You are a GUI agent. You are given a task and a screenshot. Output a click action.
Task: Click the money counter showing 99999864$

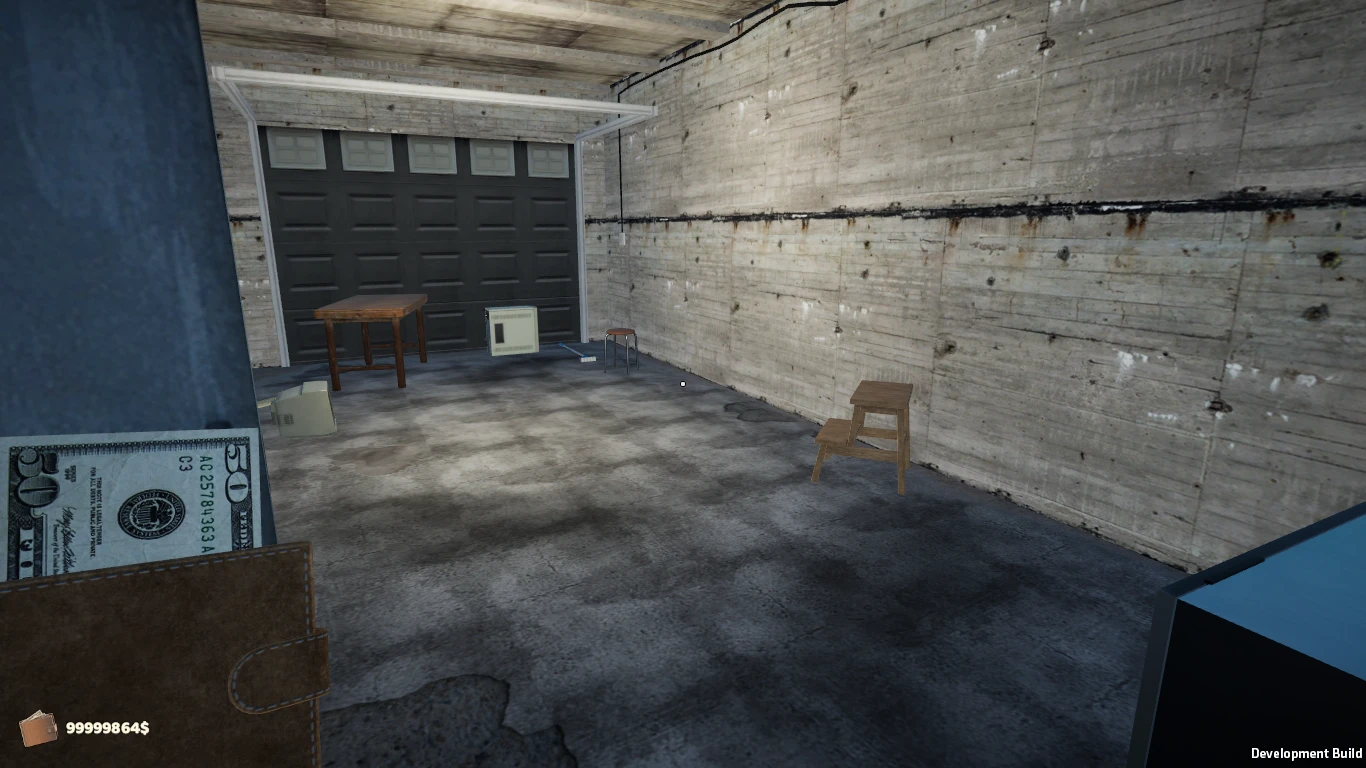tap(106, 728)
